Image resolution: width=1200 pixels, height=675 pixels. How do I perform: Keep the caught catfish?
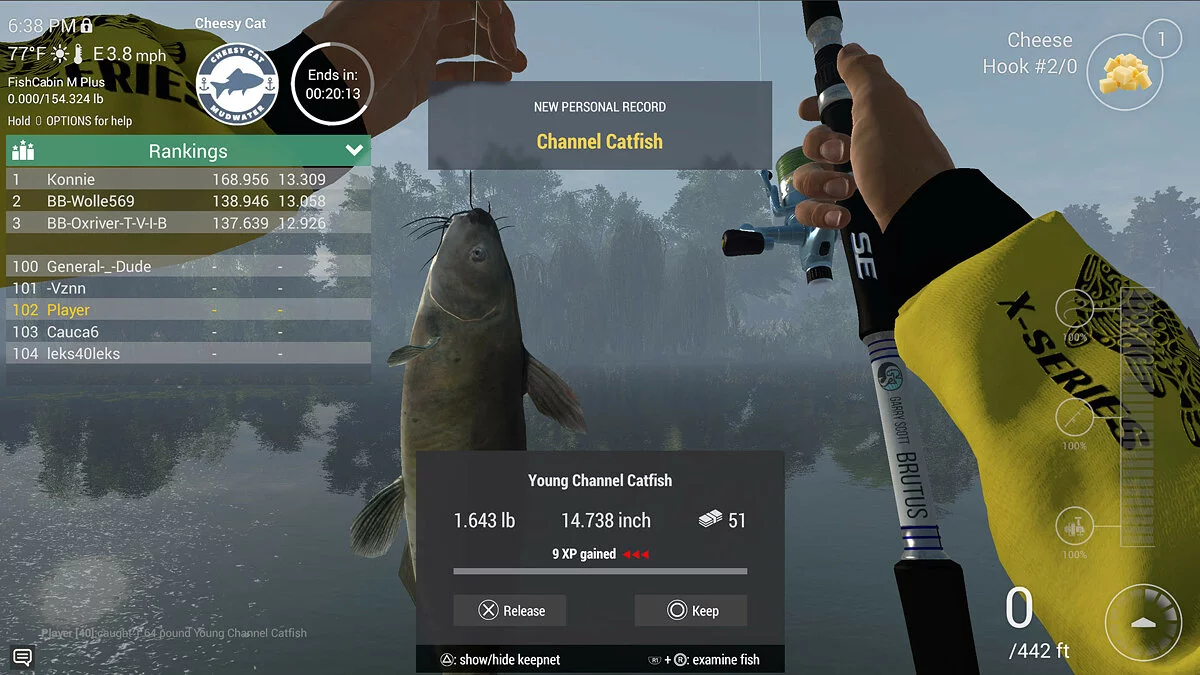(x=691, y=610)
